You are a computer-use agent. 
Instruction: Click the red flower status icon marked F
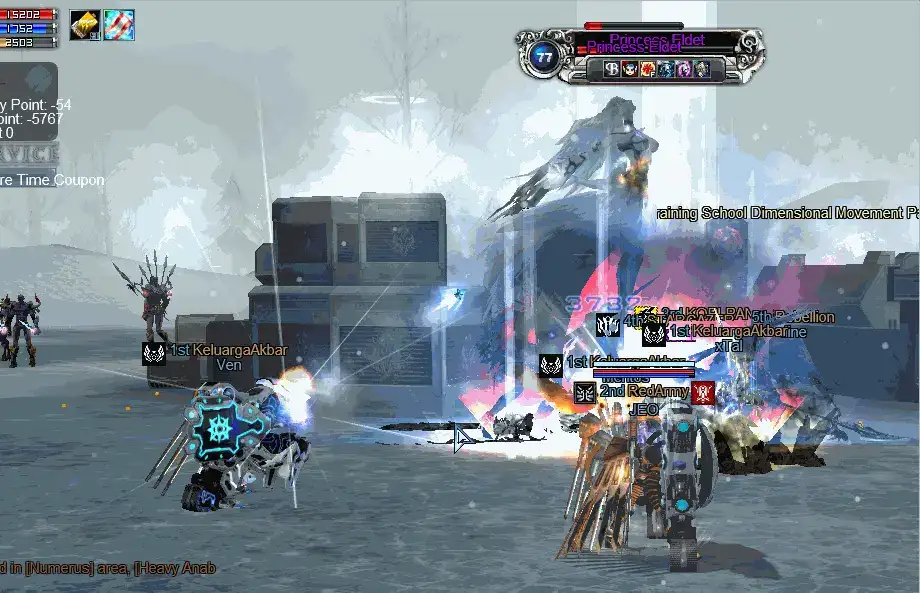pos(648,69)
